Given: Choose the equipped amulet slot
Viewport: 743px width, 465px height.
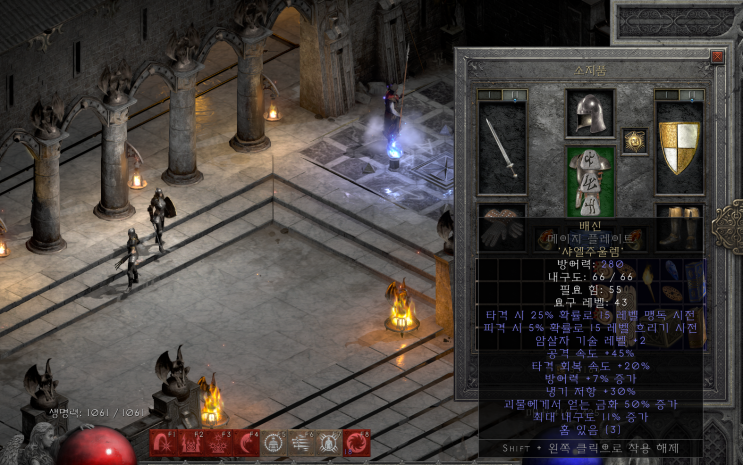Looking at the screenshot, I should [634, 140].
